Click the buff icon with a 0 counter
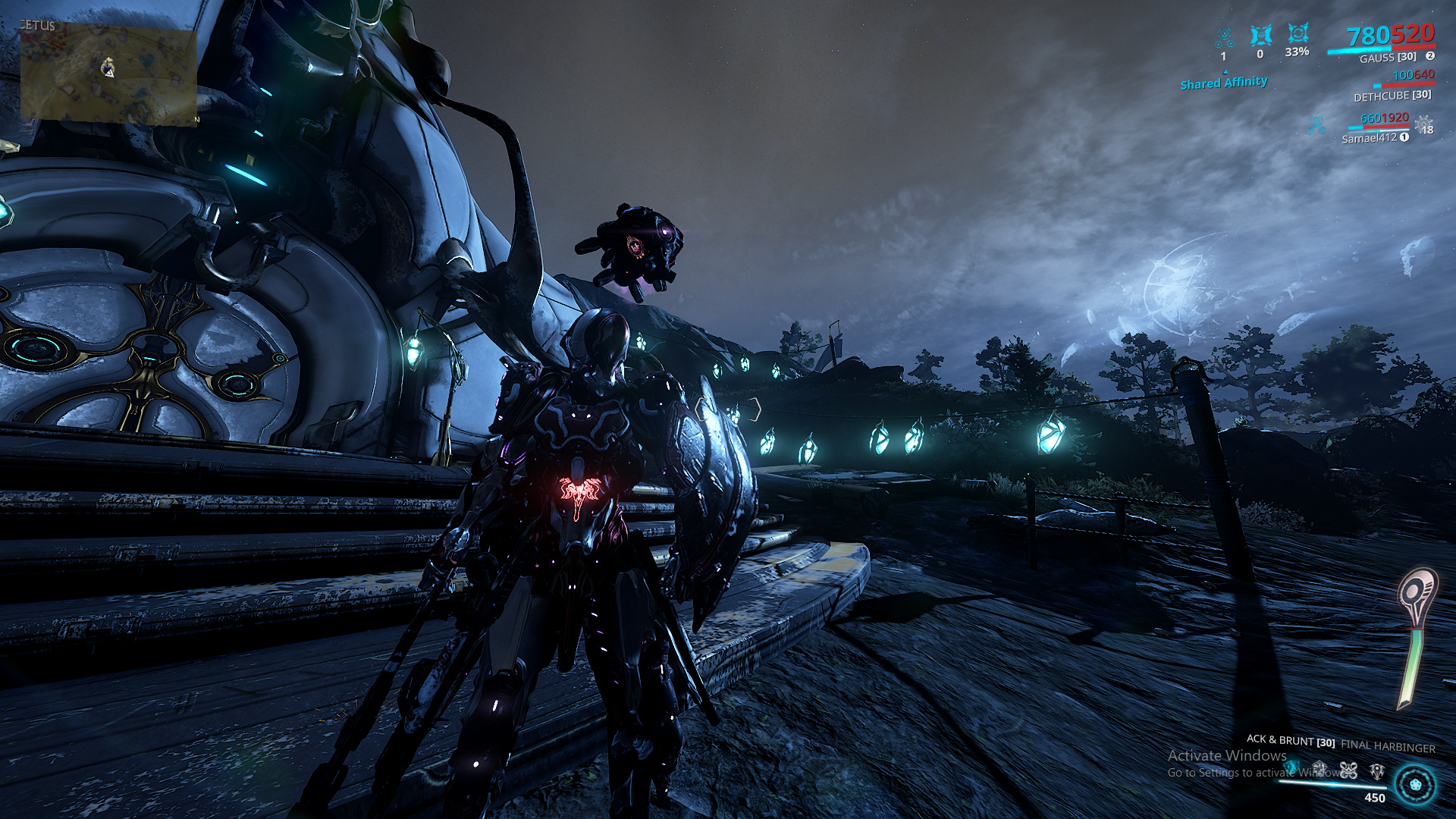This screenshot has height=819, width=1456. (x=1260, y=36)
